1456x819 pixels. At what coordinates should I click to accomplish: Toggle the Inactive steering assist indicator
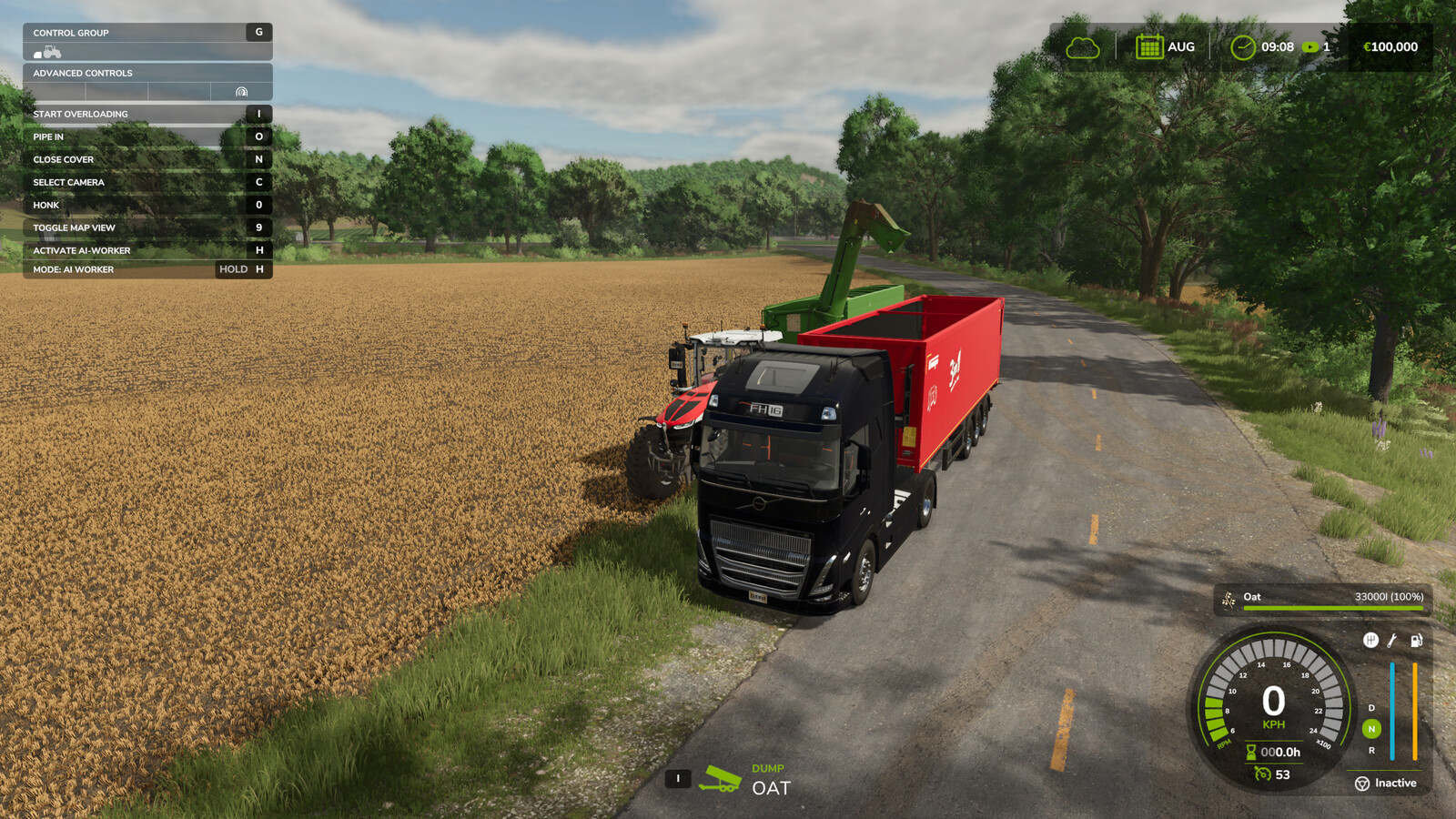pyautogui.click(x=1386, y=784)
